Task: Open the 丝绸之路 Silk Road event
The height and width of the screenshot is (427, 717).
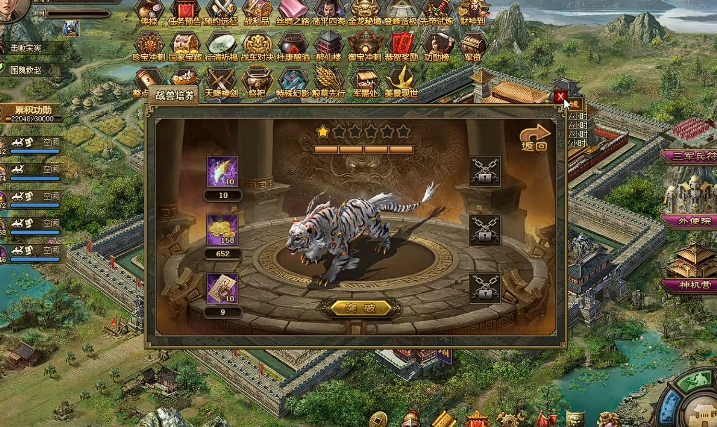Action: [293, 12]
